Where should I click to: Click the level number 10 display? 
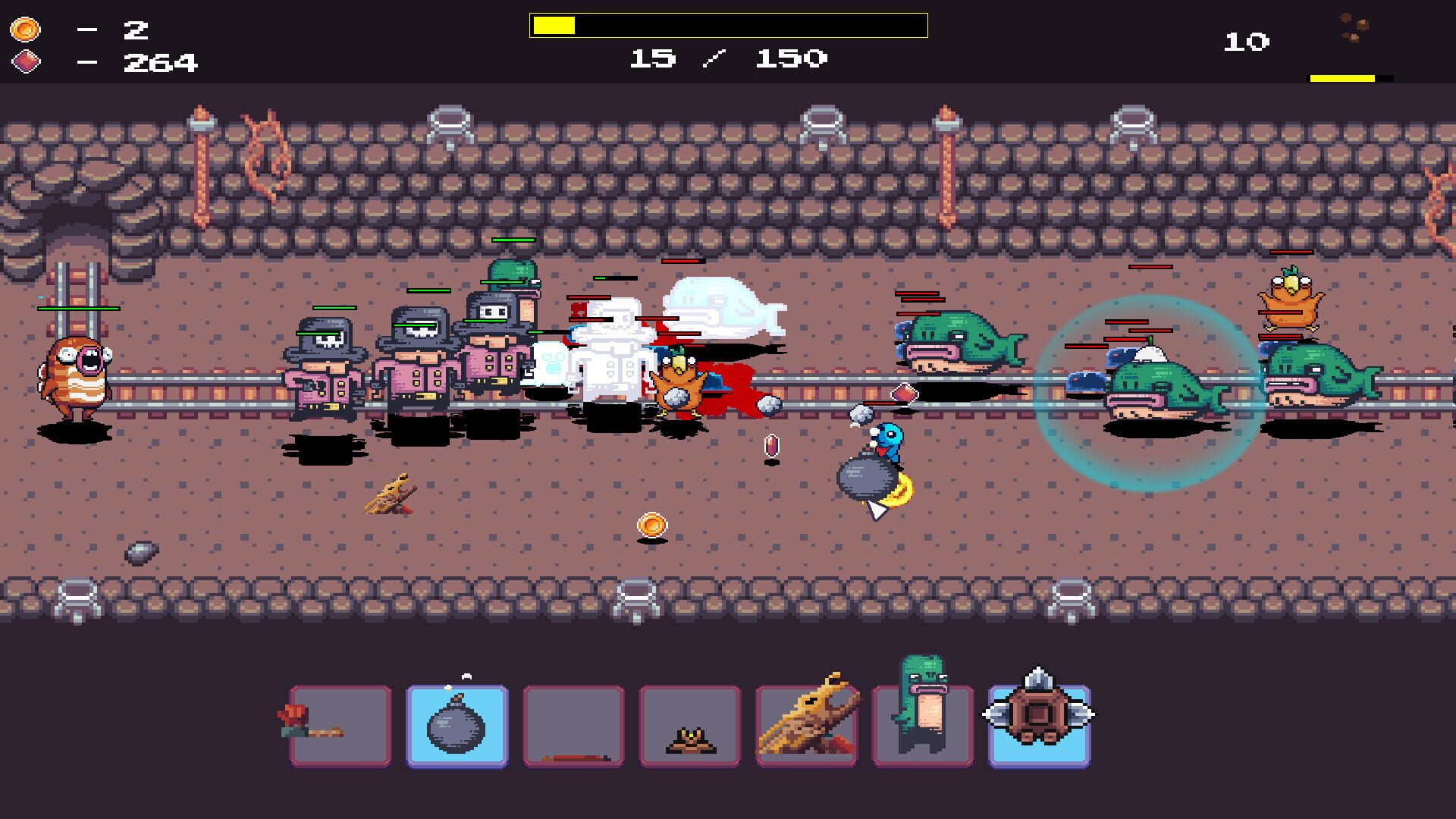click(1246, 42)
